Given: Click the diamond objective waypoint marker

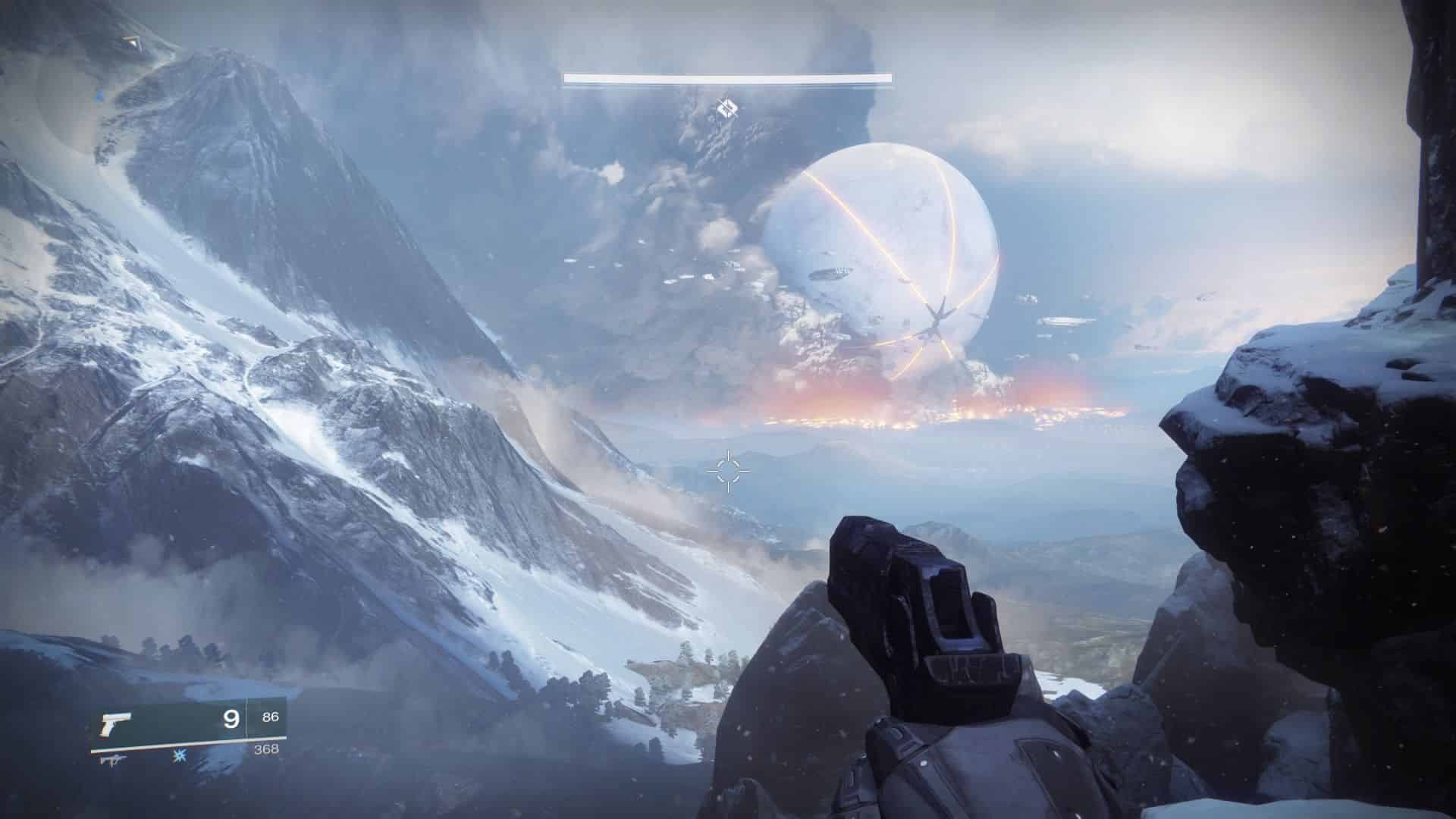Looking at the screenshot, I should [x=726, y=109].
